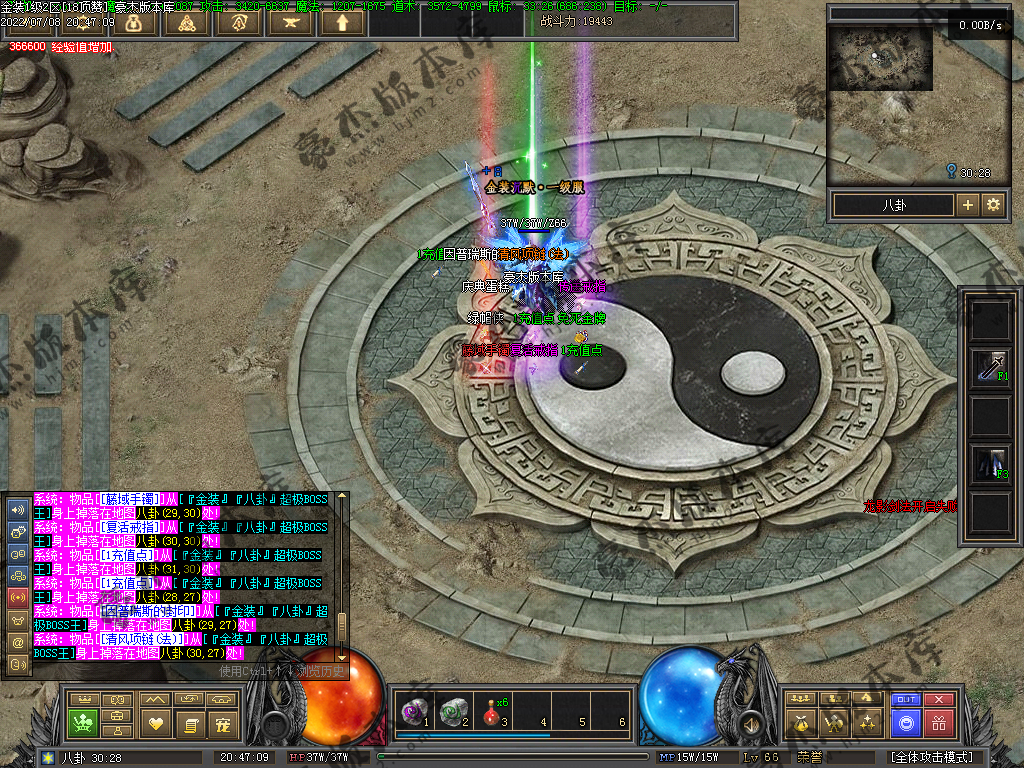Click the green crown button

click(82, 722)
